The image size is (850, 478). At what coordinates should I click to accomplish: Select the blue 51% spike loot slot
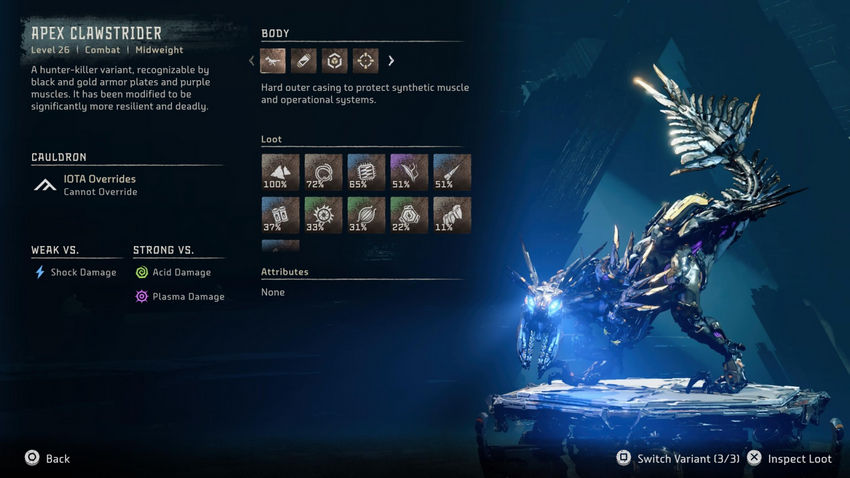pos(452,172)
